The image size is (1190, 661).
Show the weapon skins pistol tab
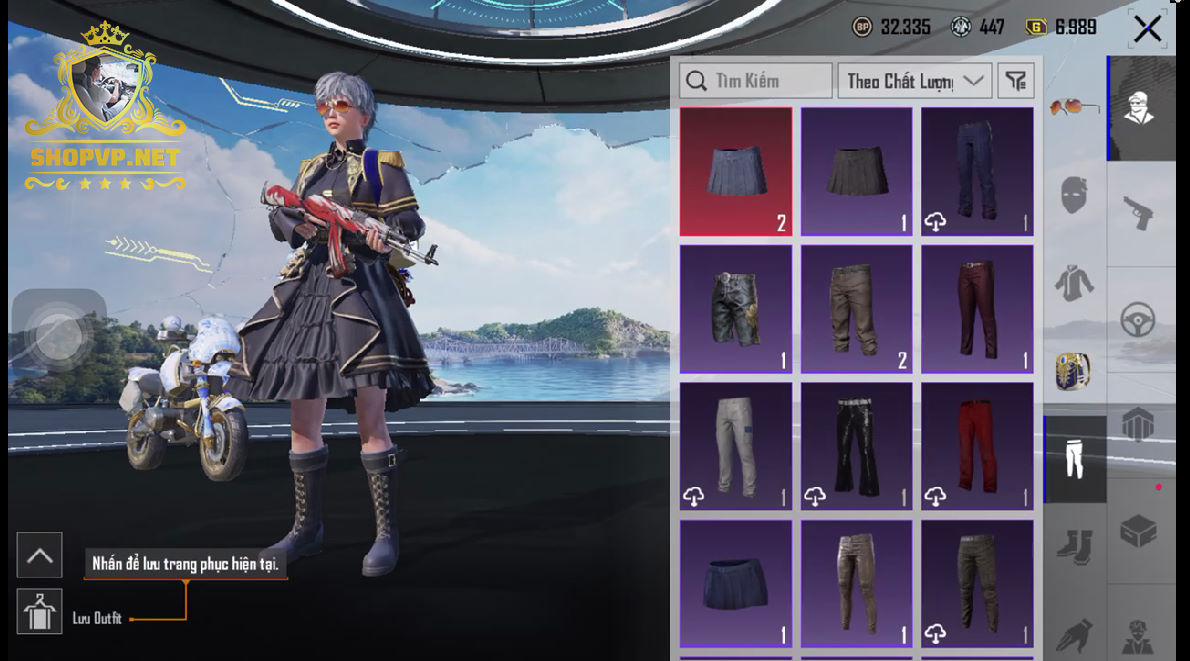click(1139, 212)
